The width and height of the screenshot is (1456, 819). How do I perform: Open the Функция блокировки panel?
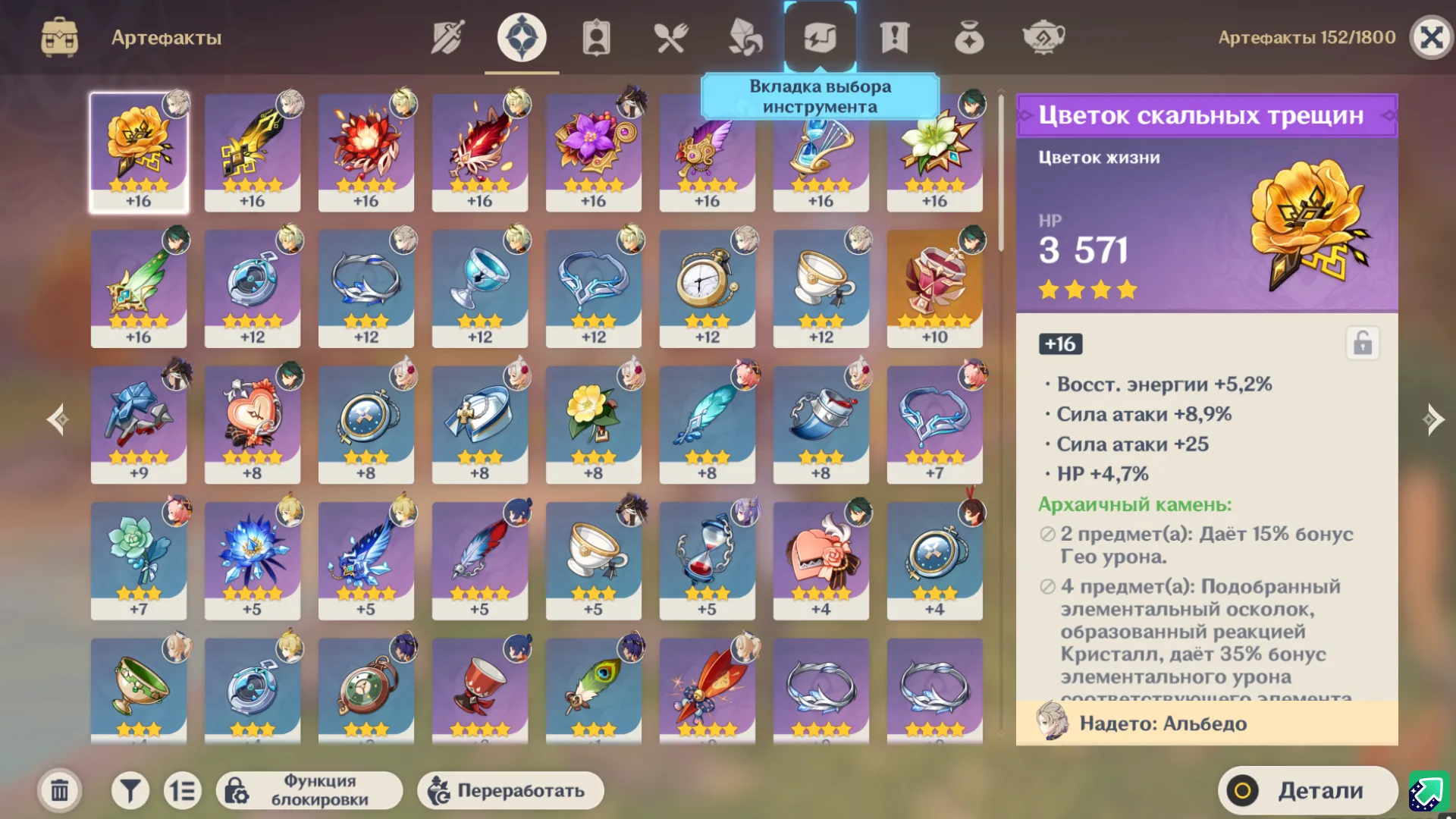coord(311,789)
